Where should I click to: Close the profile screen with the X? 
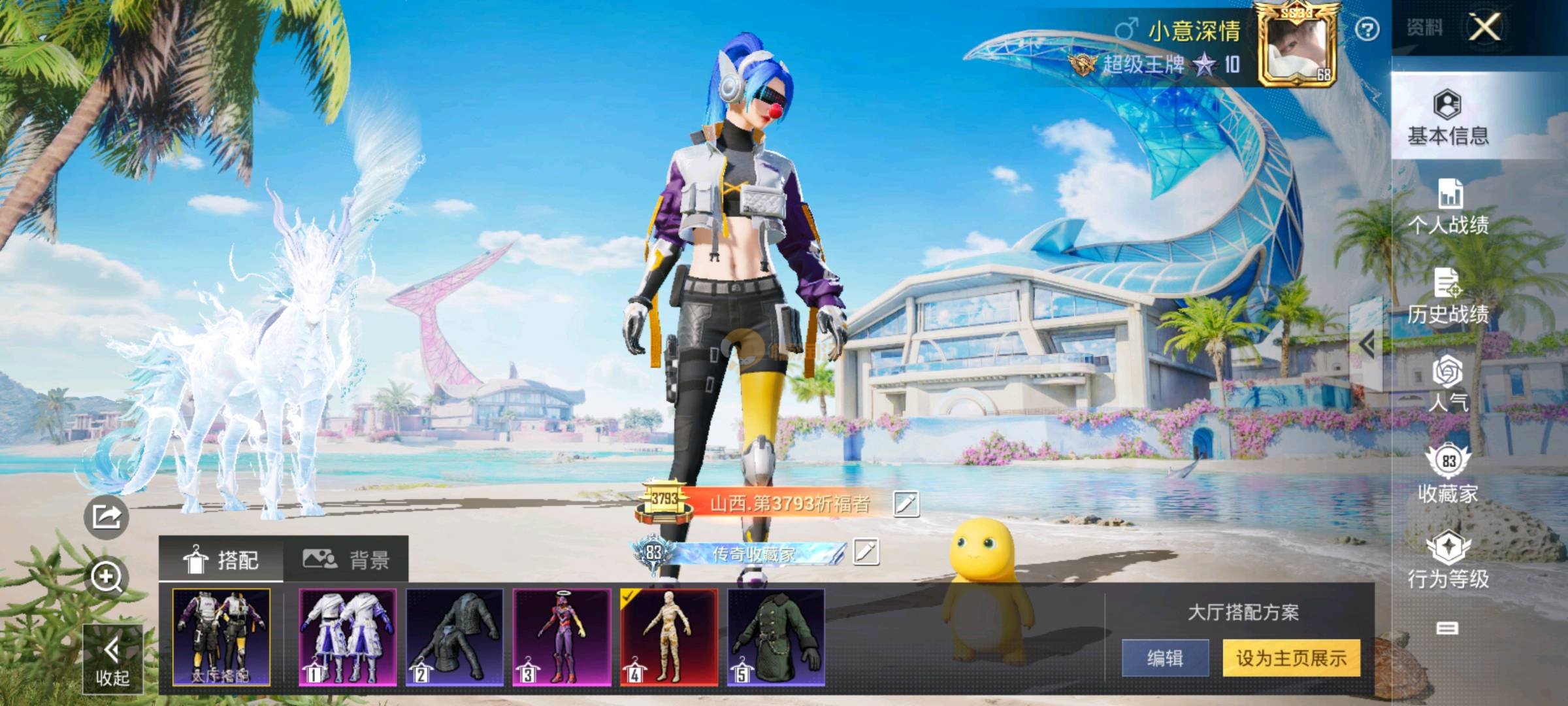click(1485, 27)
